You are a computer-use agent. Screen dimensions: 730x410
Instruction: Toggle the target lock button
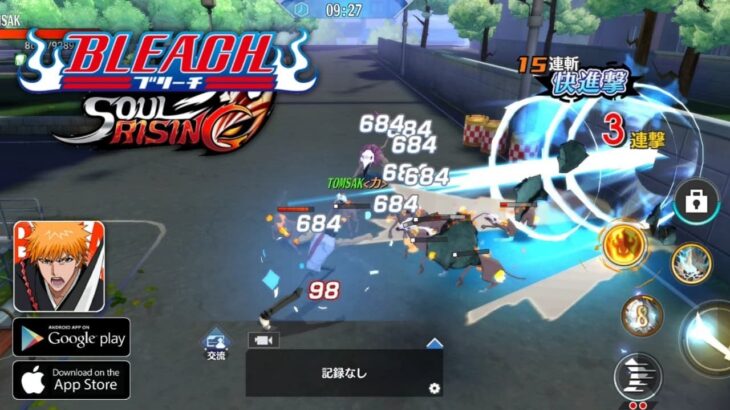click(x=692, y=202)
